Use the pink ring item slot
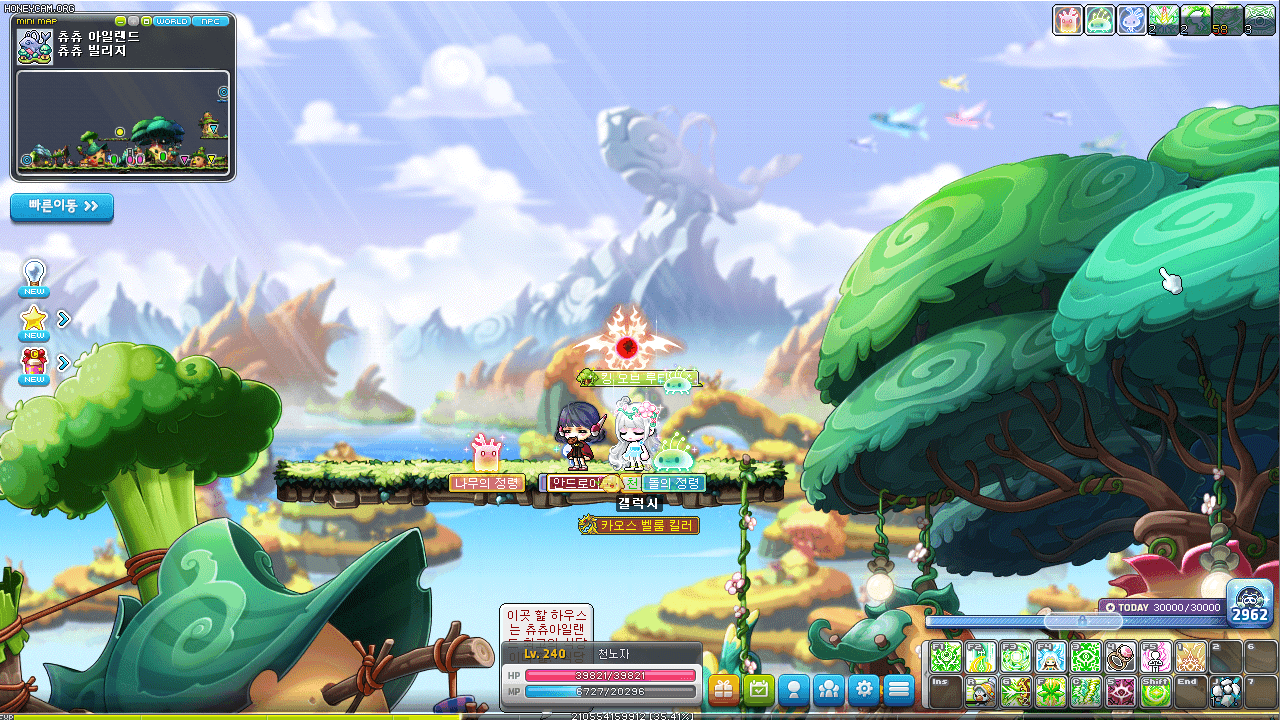1280x720 pixels. [x=1120, y=657]
